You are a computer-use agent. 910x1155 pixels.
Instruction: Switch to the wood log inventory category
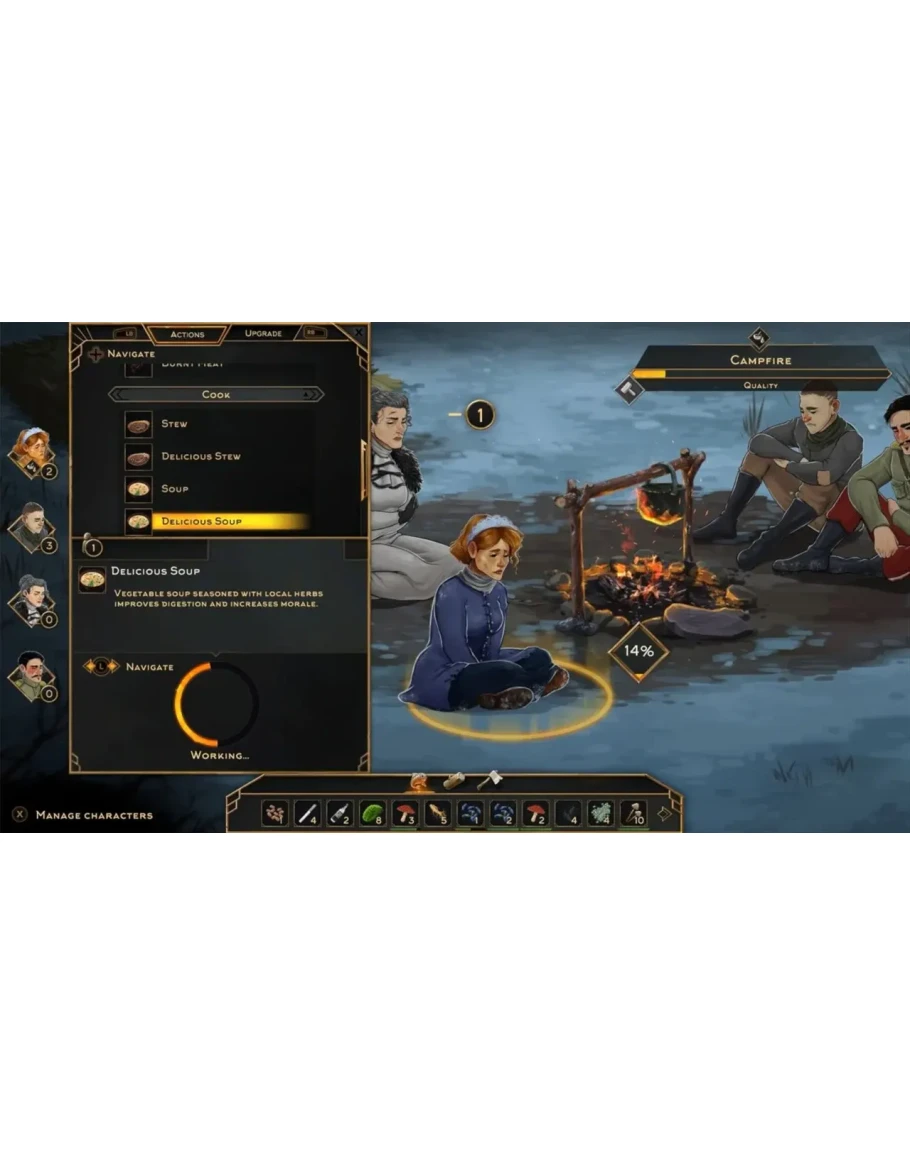tap(455, 780)
